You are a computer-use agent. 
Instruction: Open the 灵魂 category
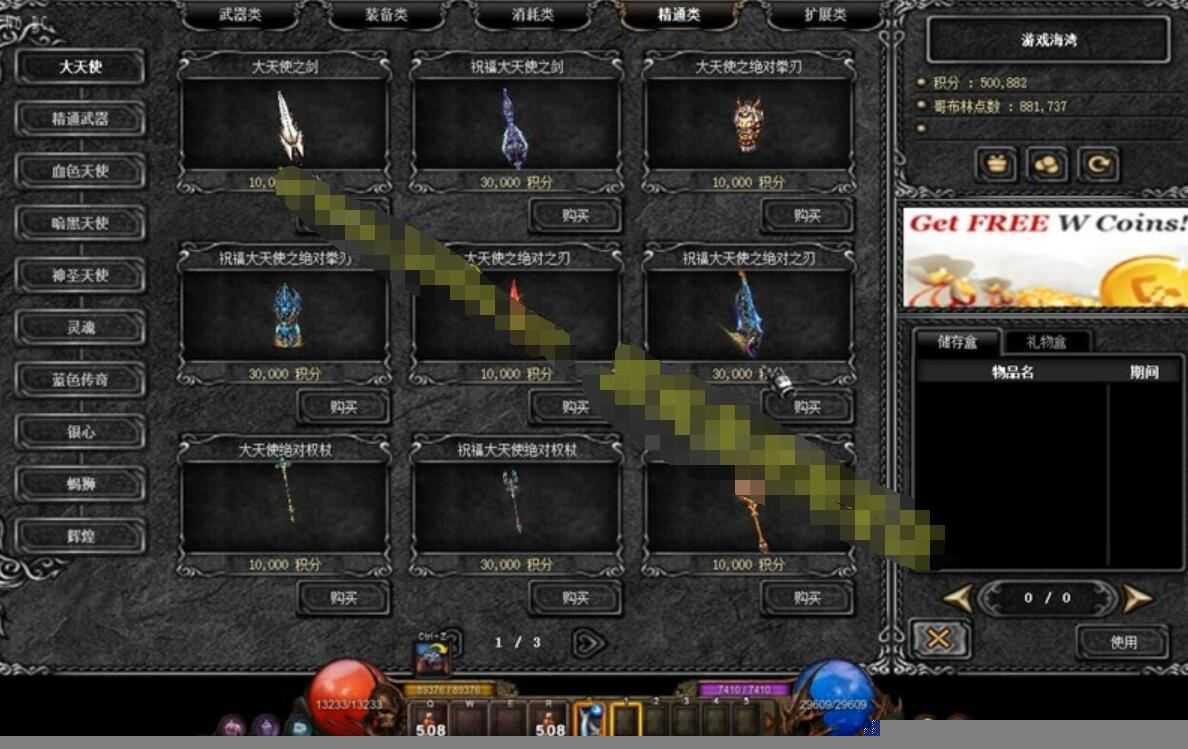coord(80,327)
